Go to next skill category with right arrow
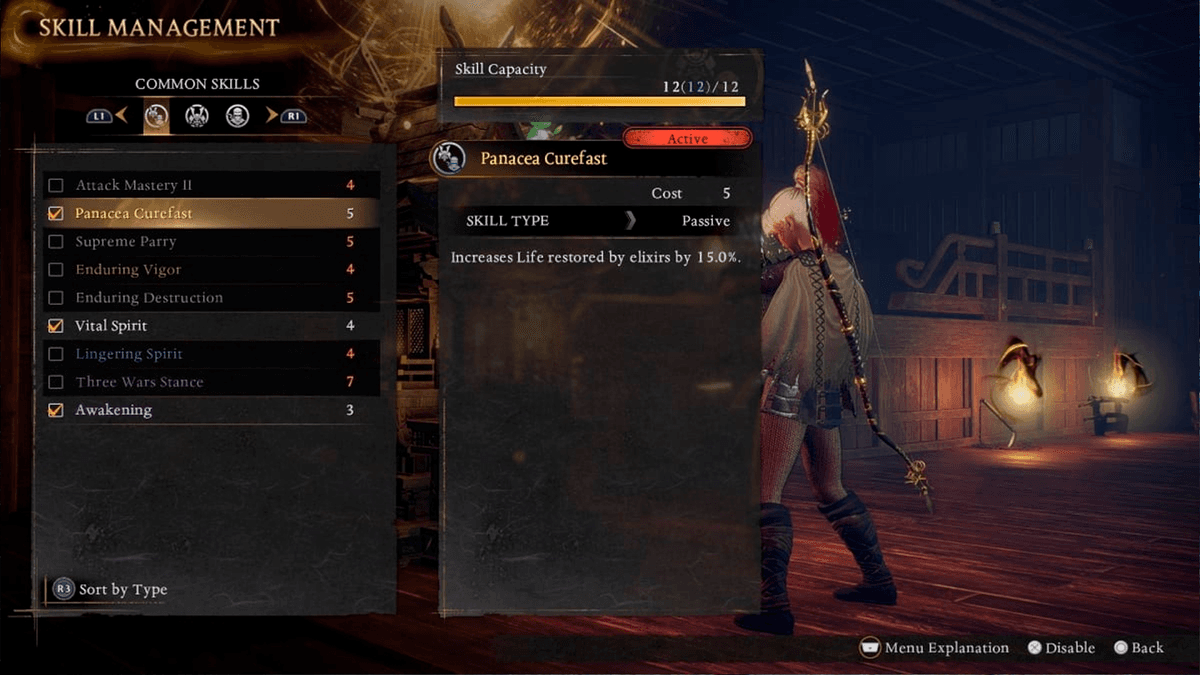Image resolution: width=1200 pixels, height=675 pixels. (271, 116)
